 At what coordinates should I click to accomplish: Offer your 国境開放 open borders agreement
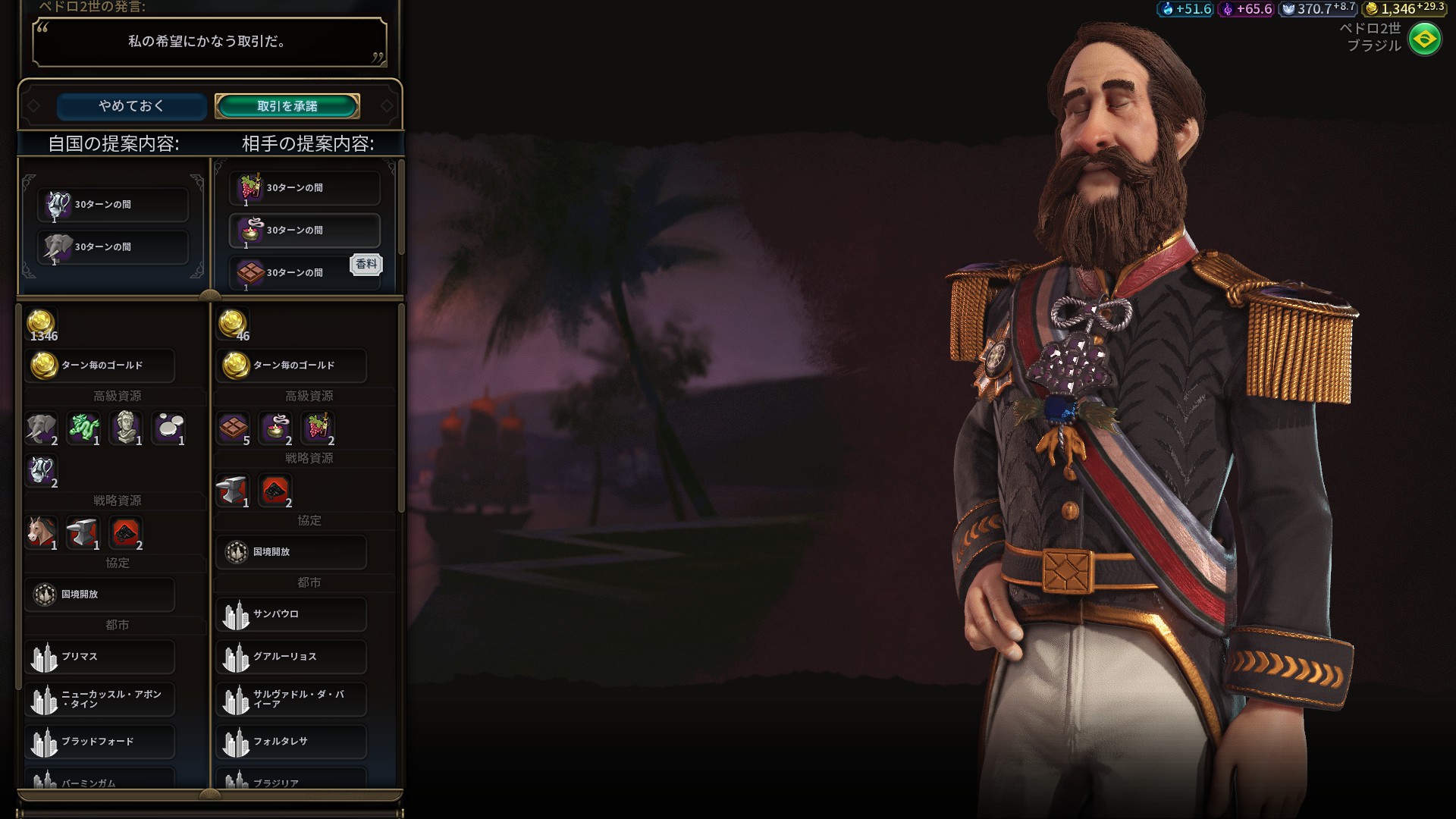point(100,595)
